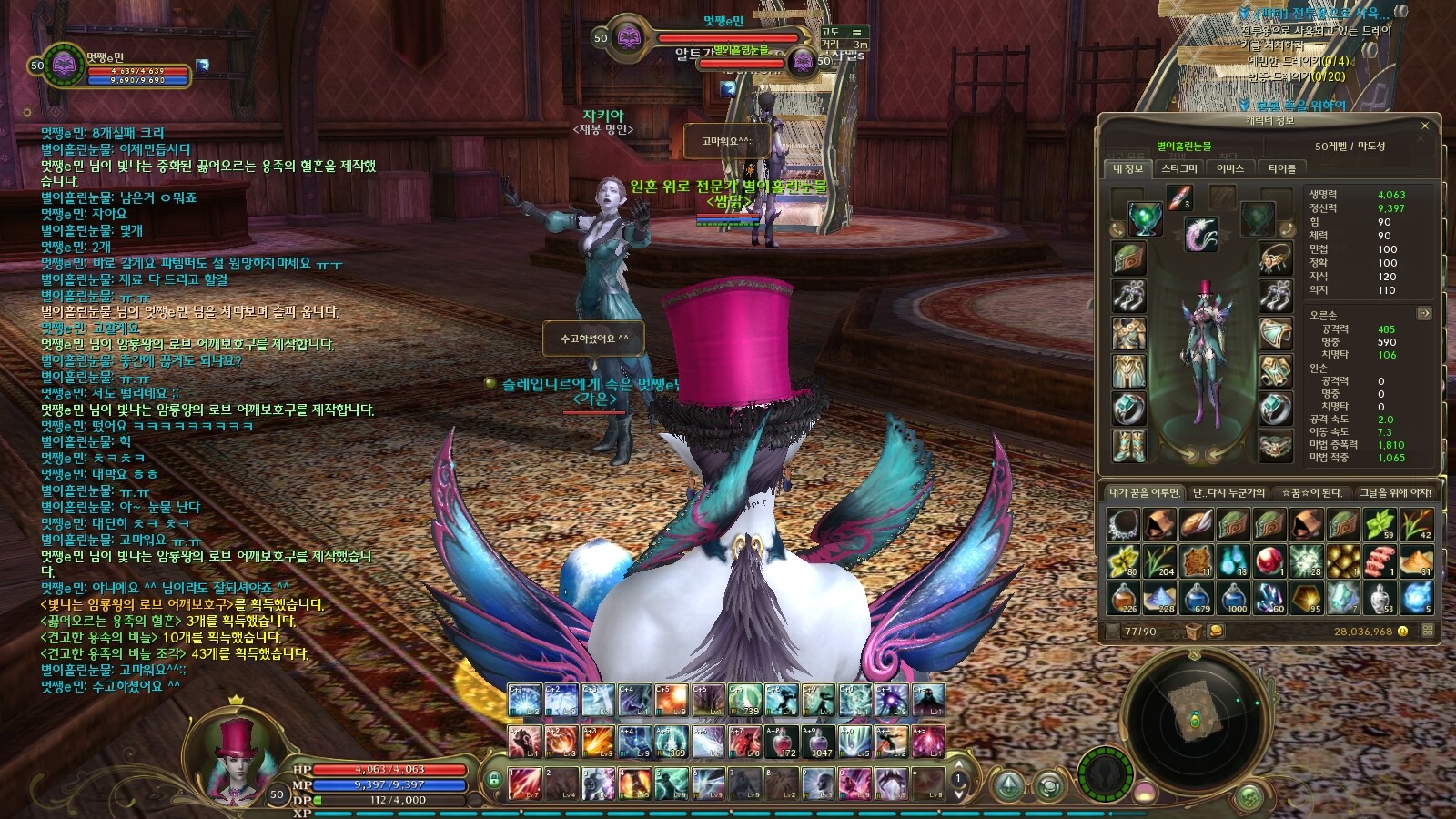Show the 타이틀 tab
The width and height of the screenshot is (1456, 819).
coord(1281,168)
